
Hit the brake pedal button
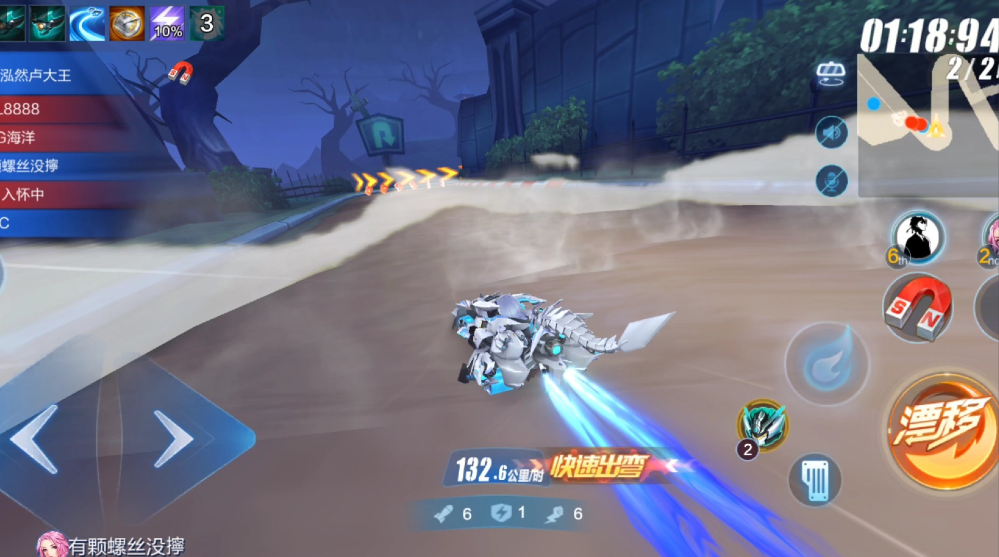[815, 480]
